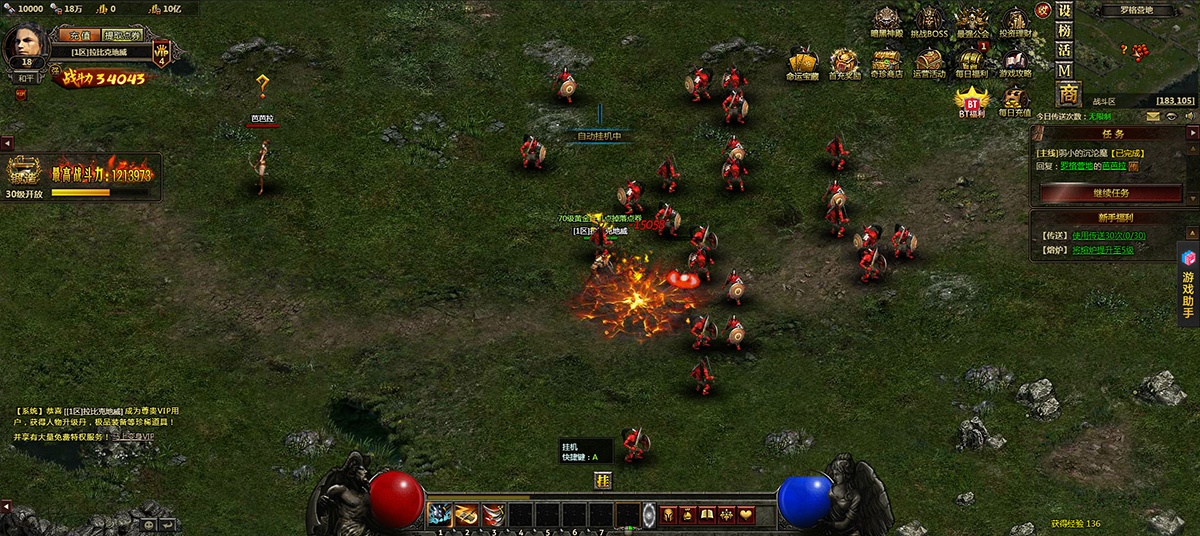Image resolution: width=1200 pixels, height=536 pixels.
Task: Click the 提取点券 withdraw vouchers button
Action: point(122,35)
